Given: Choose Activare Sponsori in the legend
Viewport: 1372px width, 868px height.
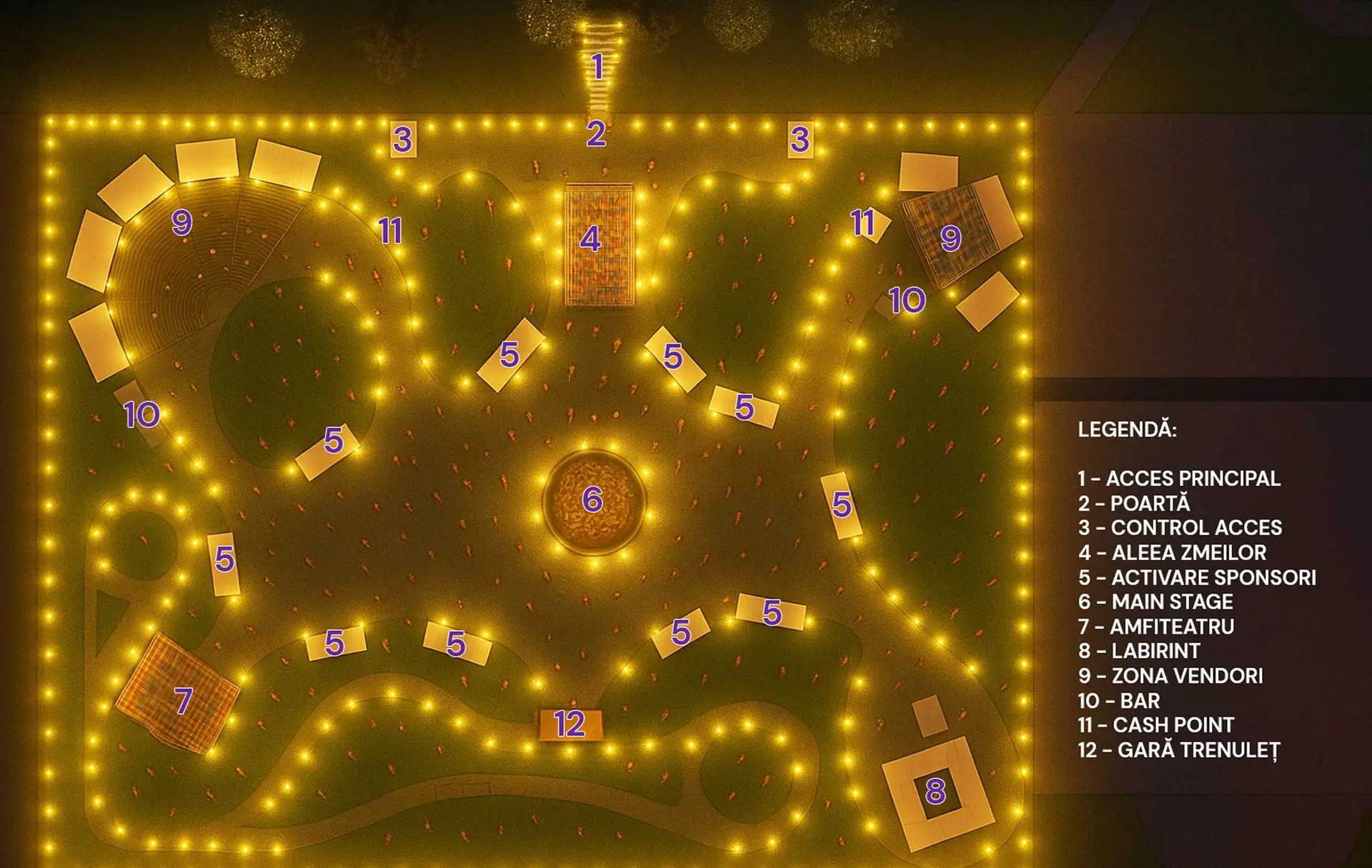Looking at the screenshot, I should click(1197, 577).
